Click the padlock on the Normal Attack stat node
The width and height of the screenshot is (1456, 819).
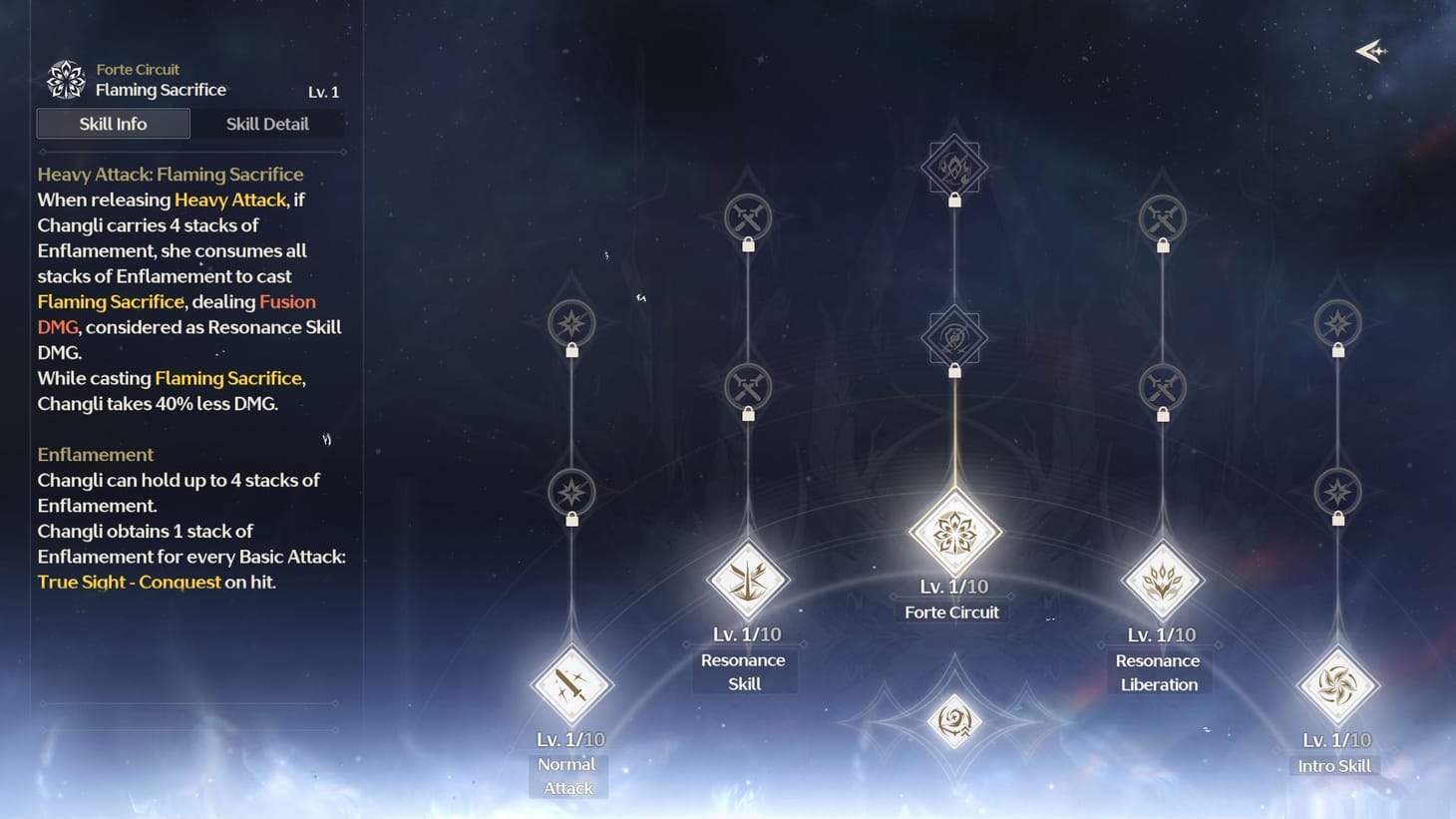571,520
